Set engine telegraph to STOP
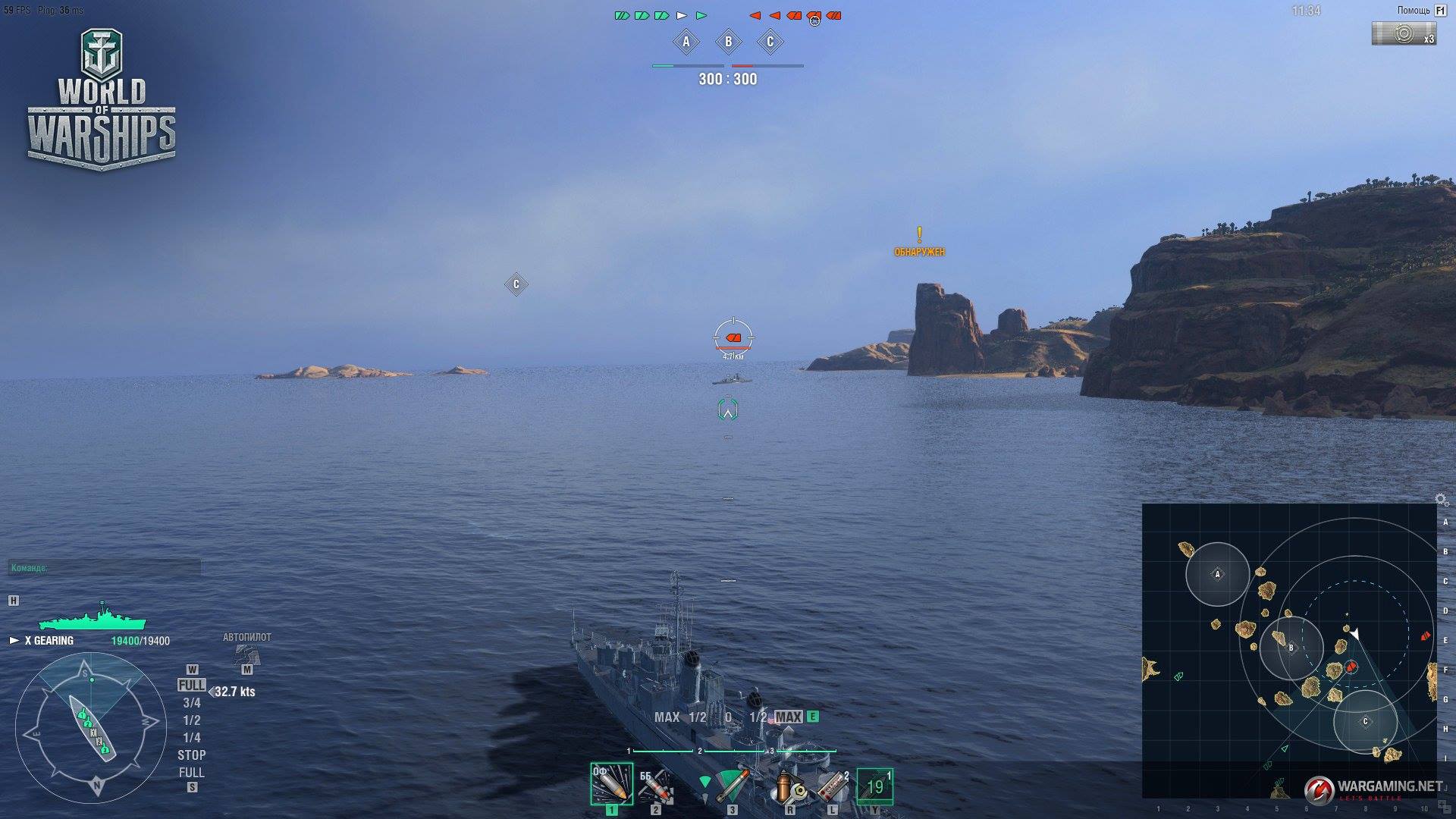Image resolution: width=1456 pixels, height=819 pixels. pos(191,755)
